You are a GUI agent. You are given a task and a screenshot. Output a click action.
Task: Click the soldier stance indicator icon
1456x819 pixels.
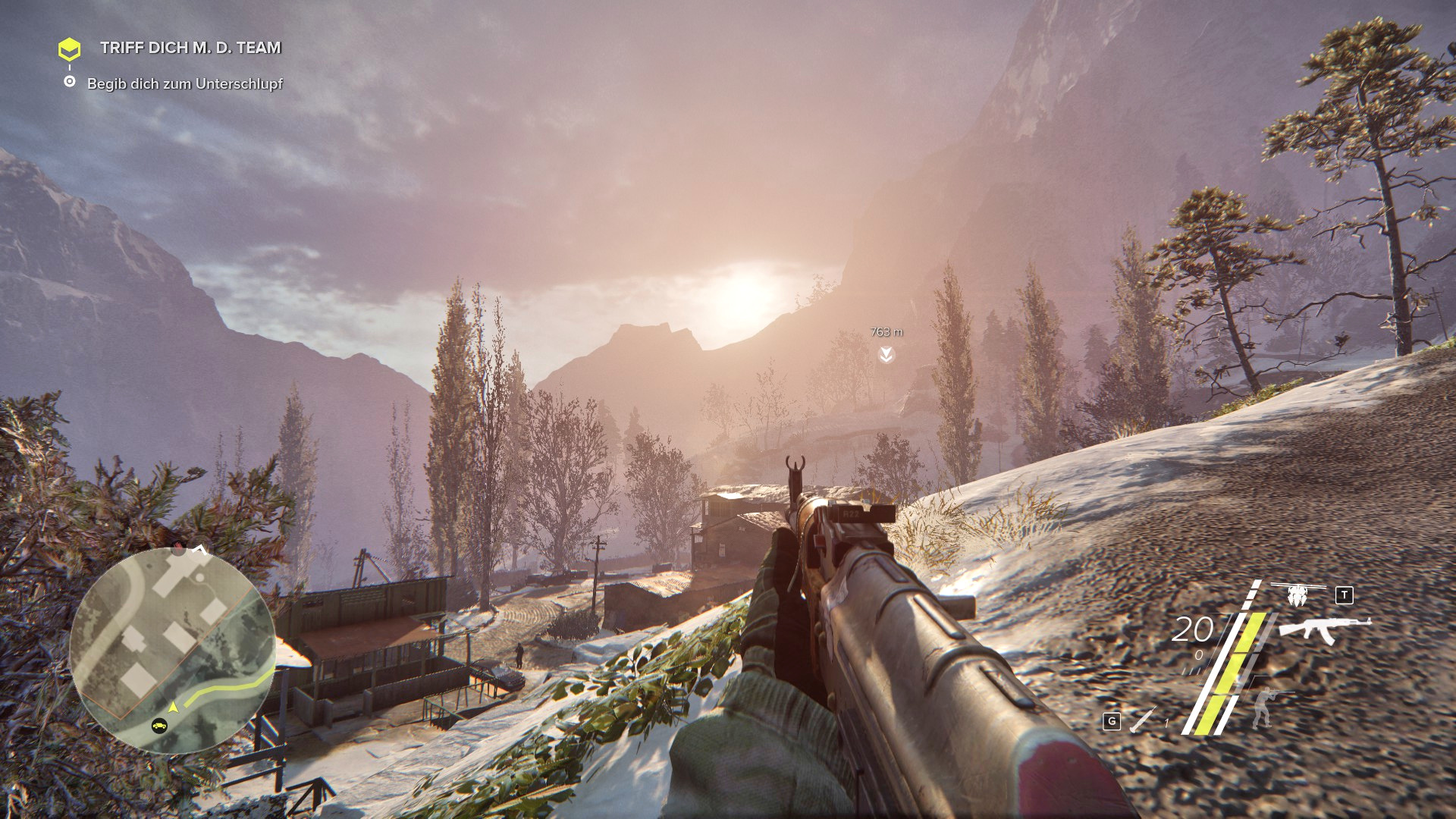click(x=1263, y=707)
